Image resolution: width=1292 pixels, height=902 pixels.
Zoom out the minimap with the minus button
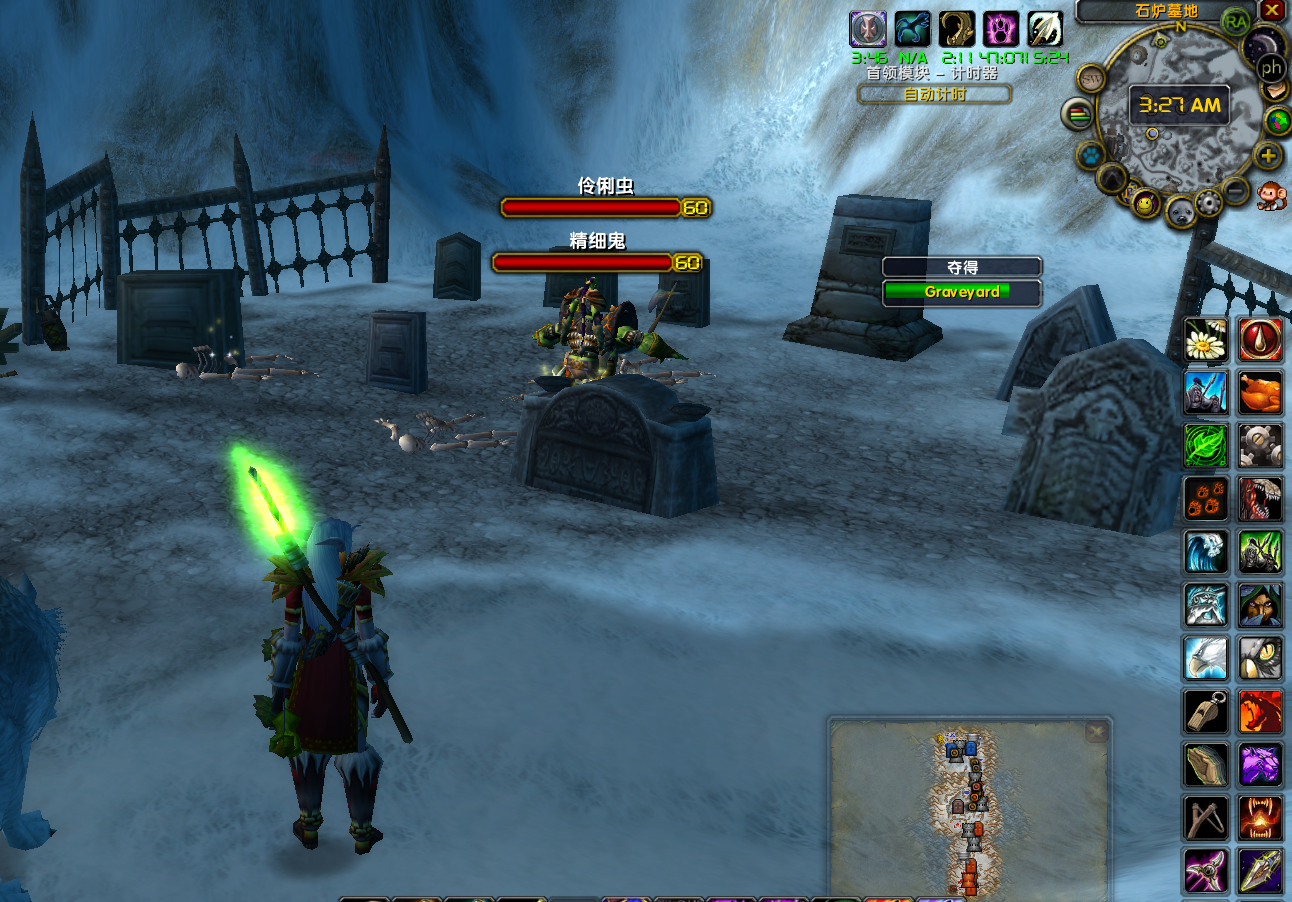(x=1237, y=189)
